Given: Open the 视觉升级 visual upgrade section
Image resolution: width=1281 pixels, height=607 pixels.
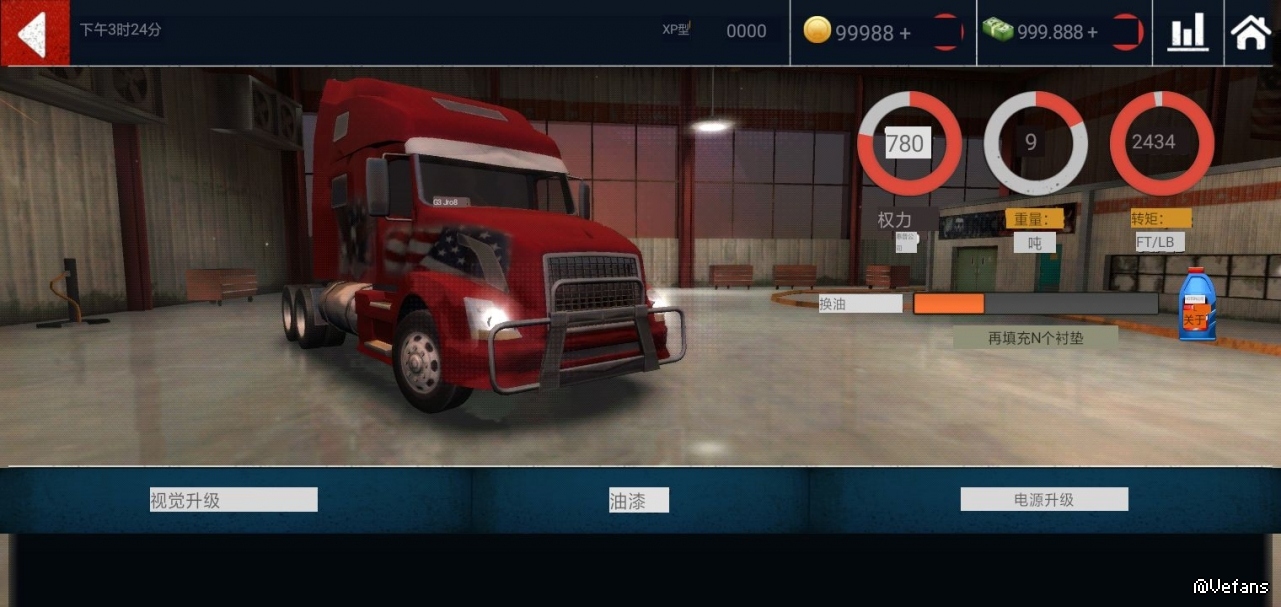Looking at the screenshot, I should pyautogui.click(x=233, y=500).
